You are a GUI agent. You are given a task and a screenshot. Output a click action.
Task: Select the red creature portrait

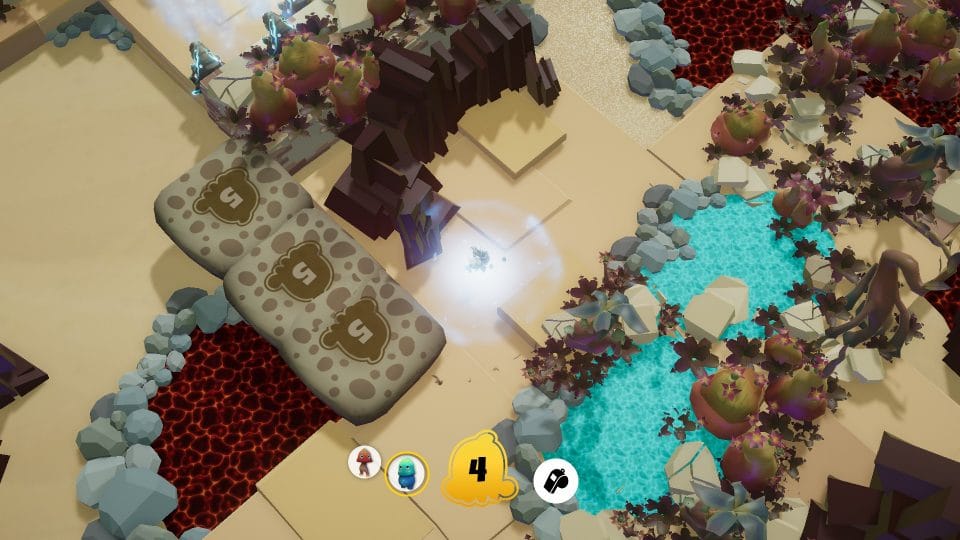click(365, 462)
